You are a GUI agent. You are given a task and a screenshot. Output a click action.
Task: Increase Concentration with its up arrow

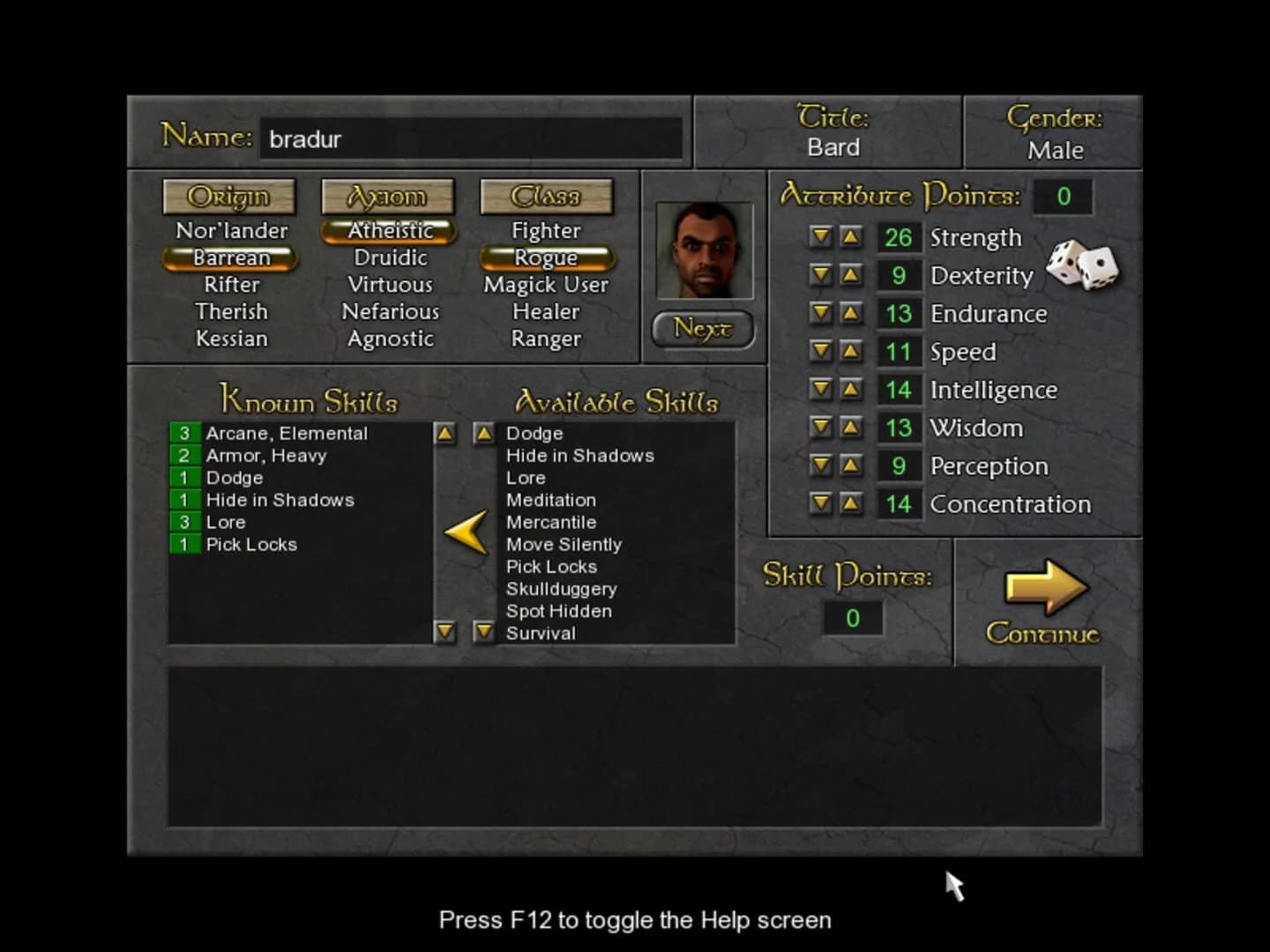[851, 503]
